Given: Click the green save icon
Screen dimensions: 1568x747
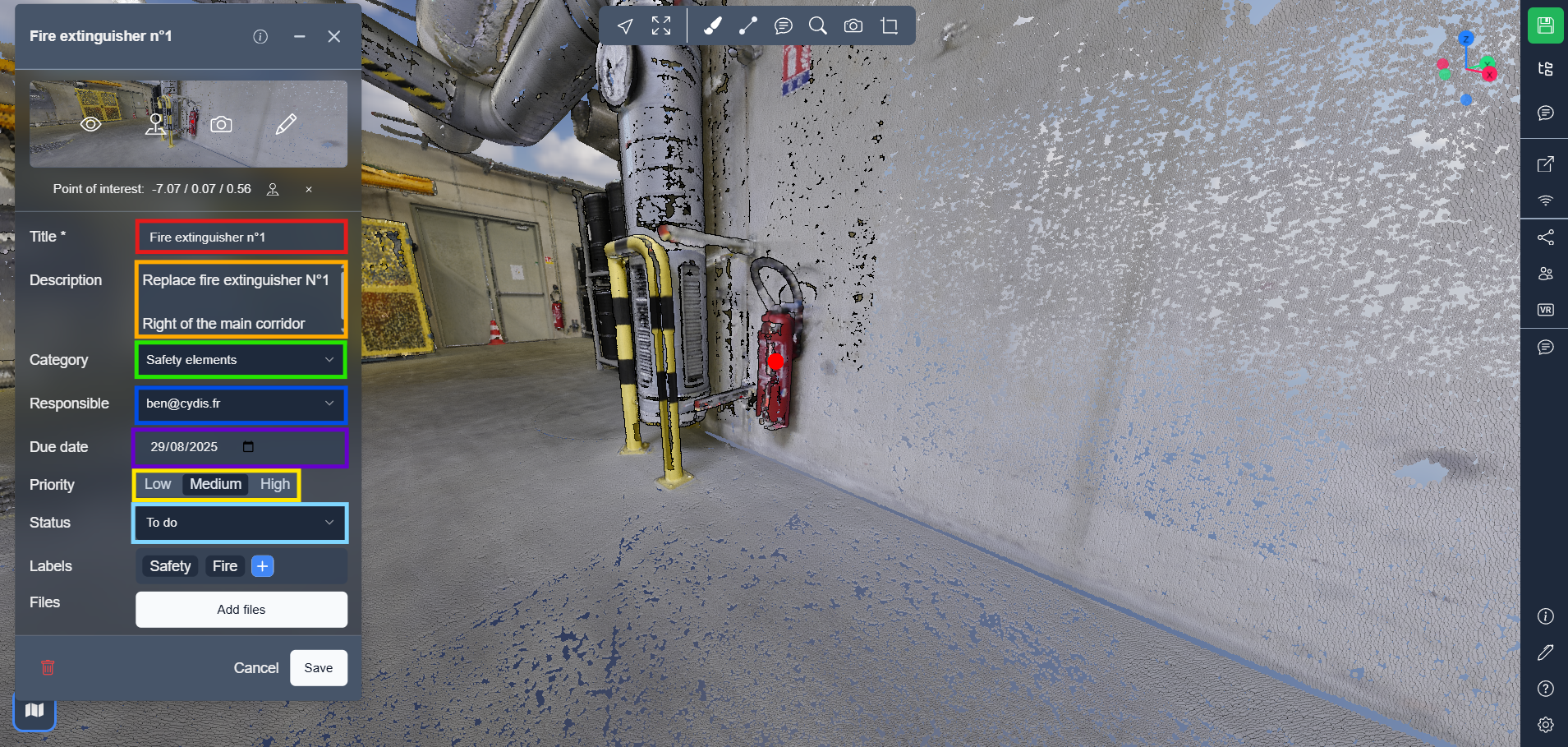Looking at the screenshot, I should [x=1545, y=25].
